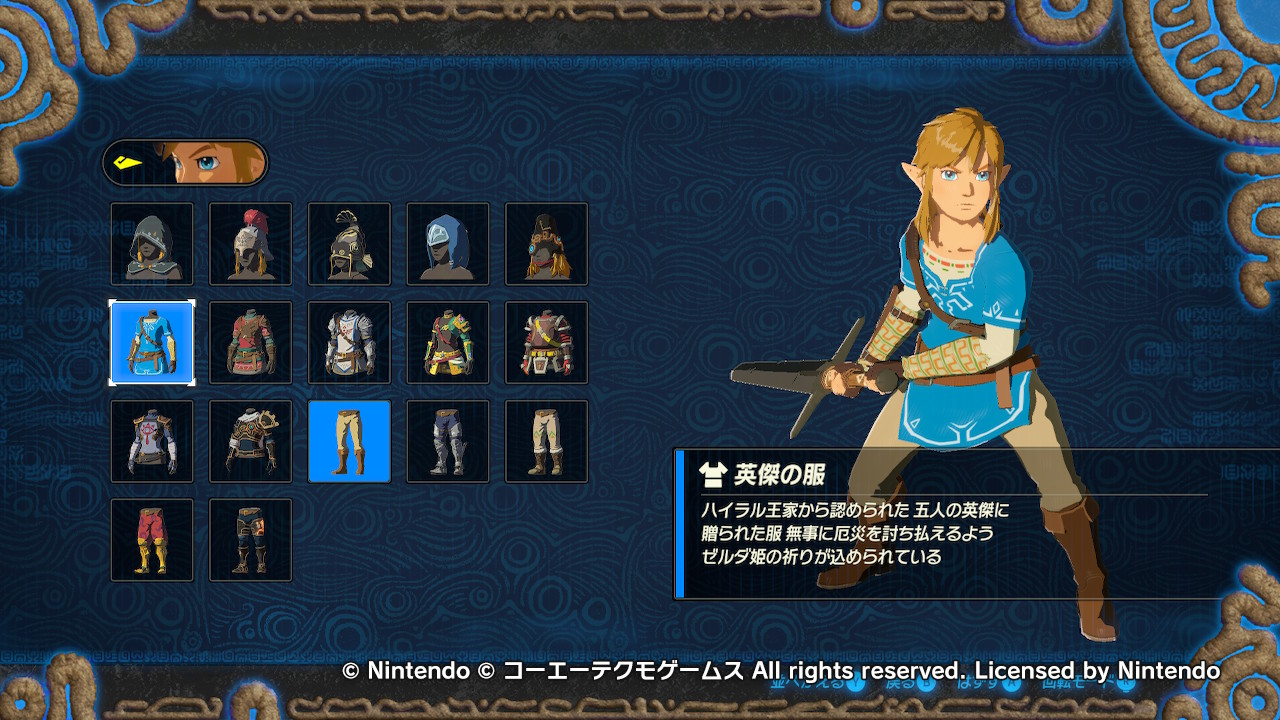The image size is (1280, 720).
Task: Choose the red-plumed silver helmet
Action: tap(251, 244)
